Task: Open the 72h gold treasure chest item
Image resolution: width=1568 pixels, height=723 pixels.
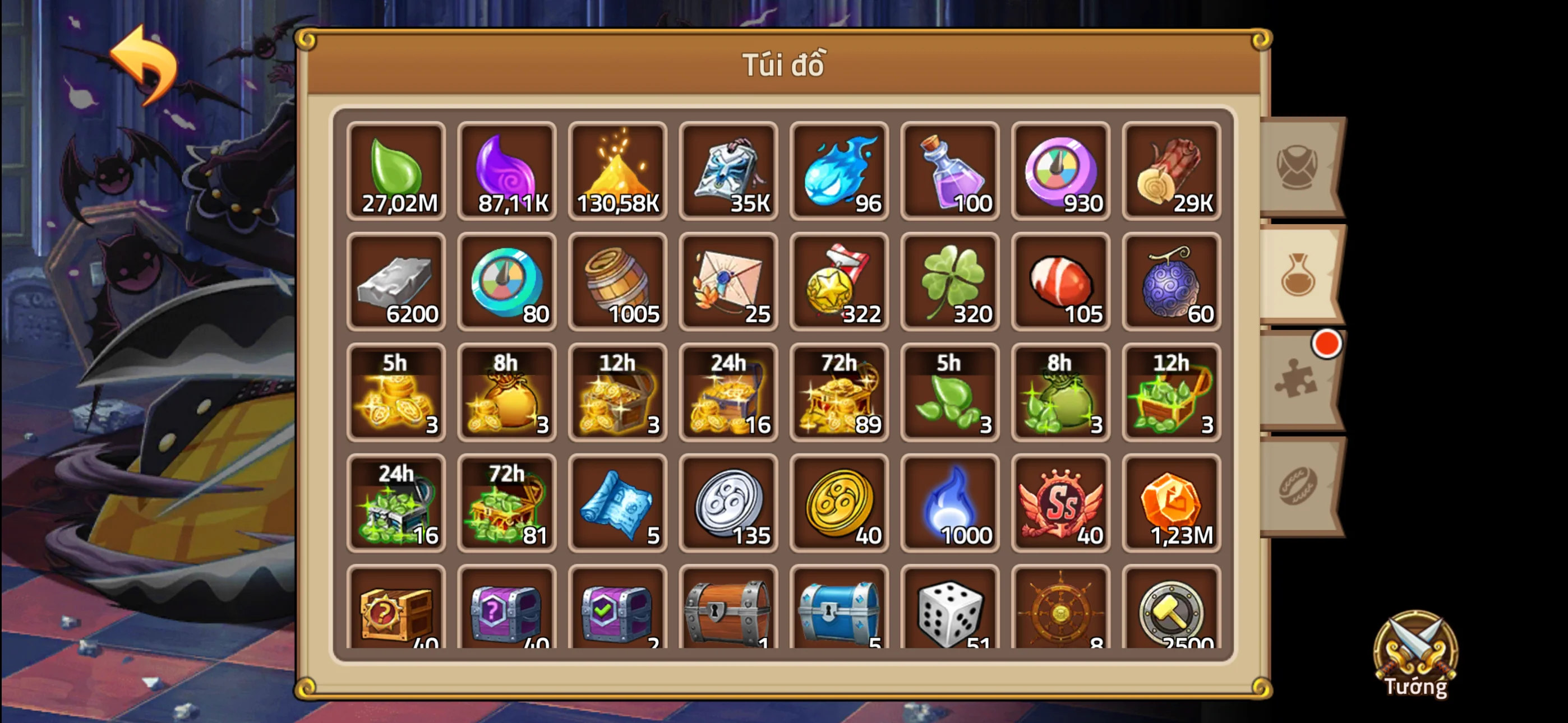Action: click(x=839, y=392)
